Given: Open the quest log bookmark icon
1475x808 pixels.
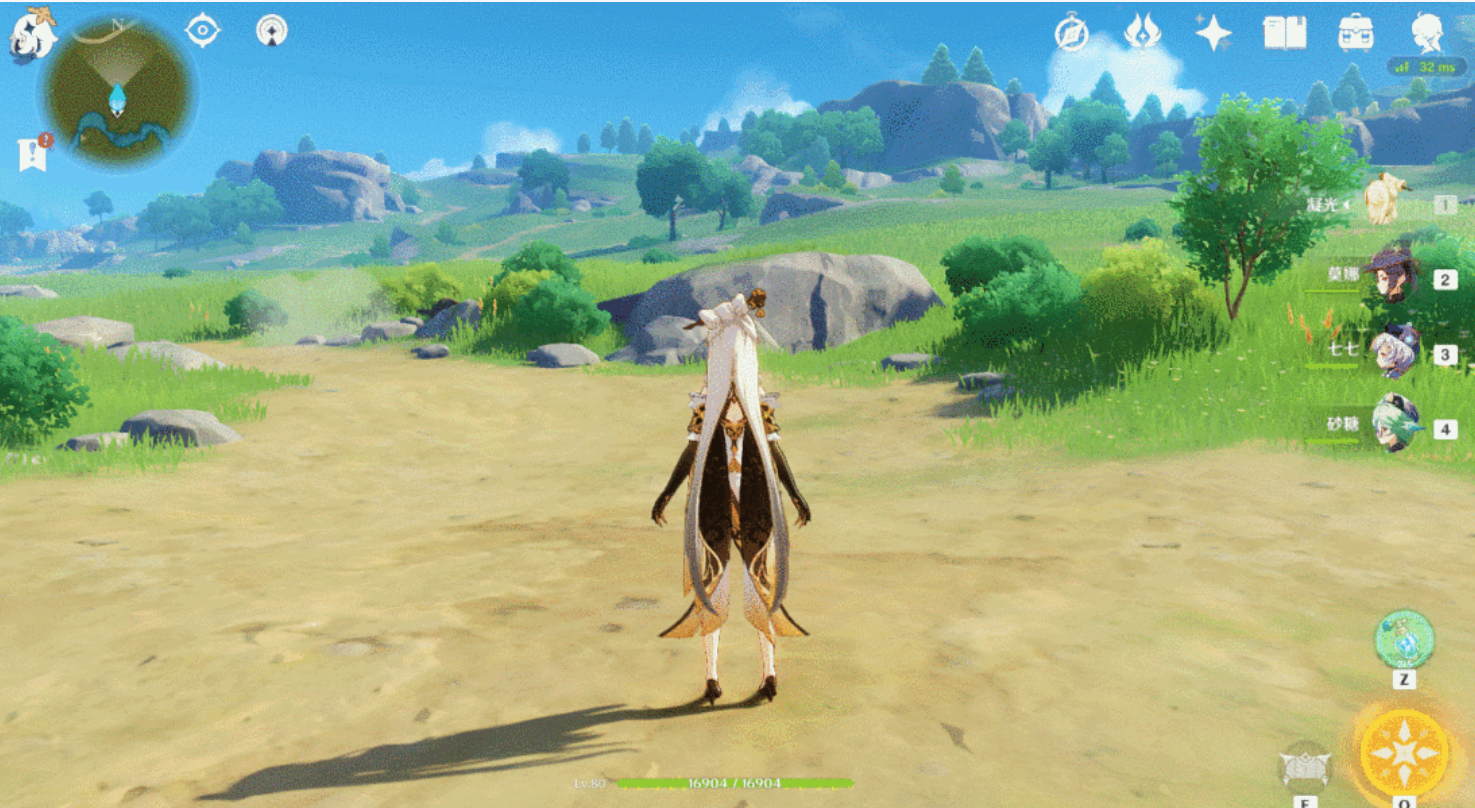Looking at the screenshot, I should (x=33, y=154).
